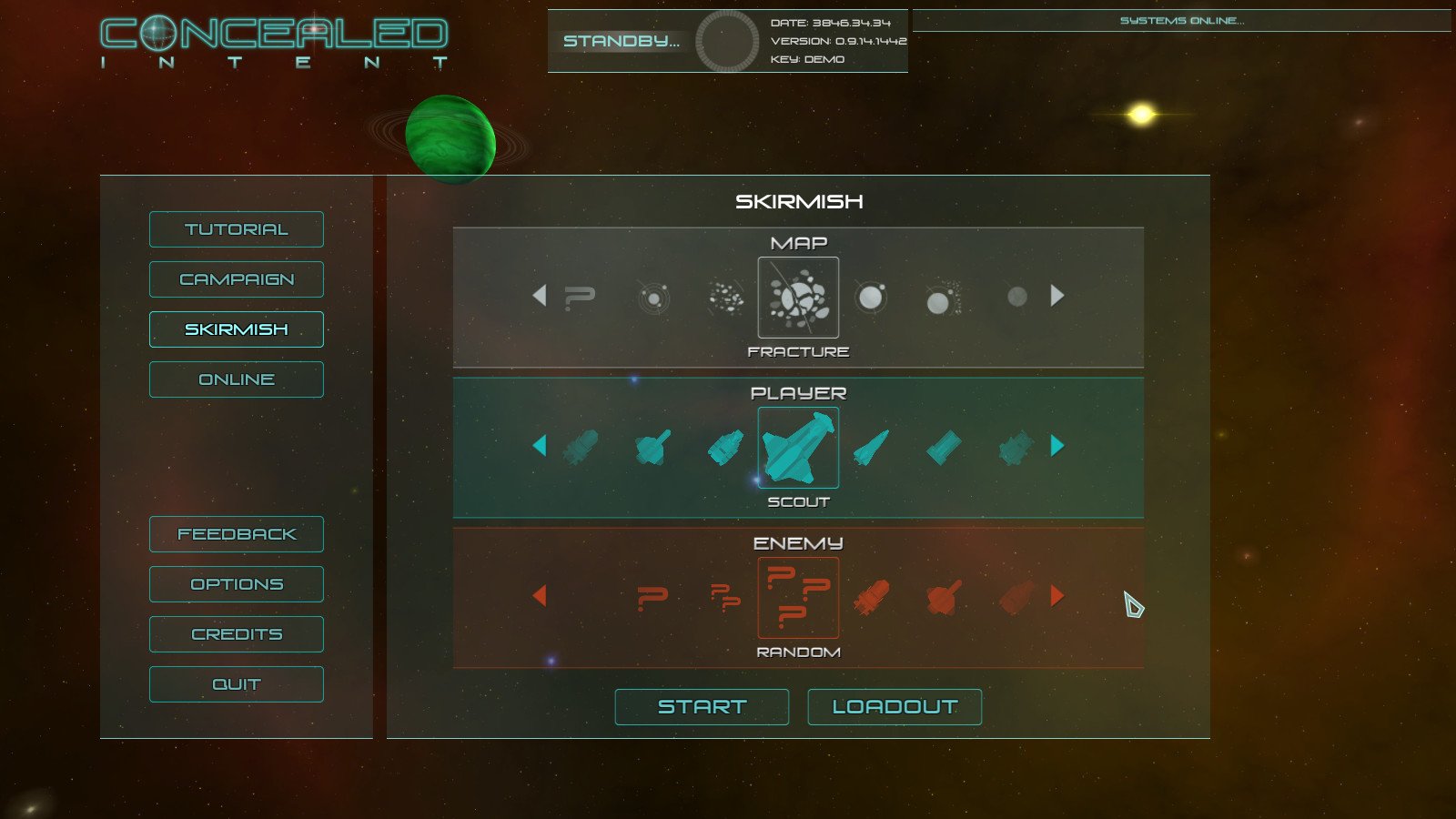
Task: Pick the player ship left of the Scout
Action: [723, 446]
